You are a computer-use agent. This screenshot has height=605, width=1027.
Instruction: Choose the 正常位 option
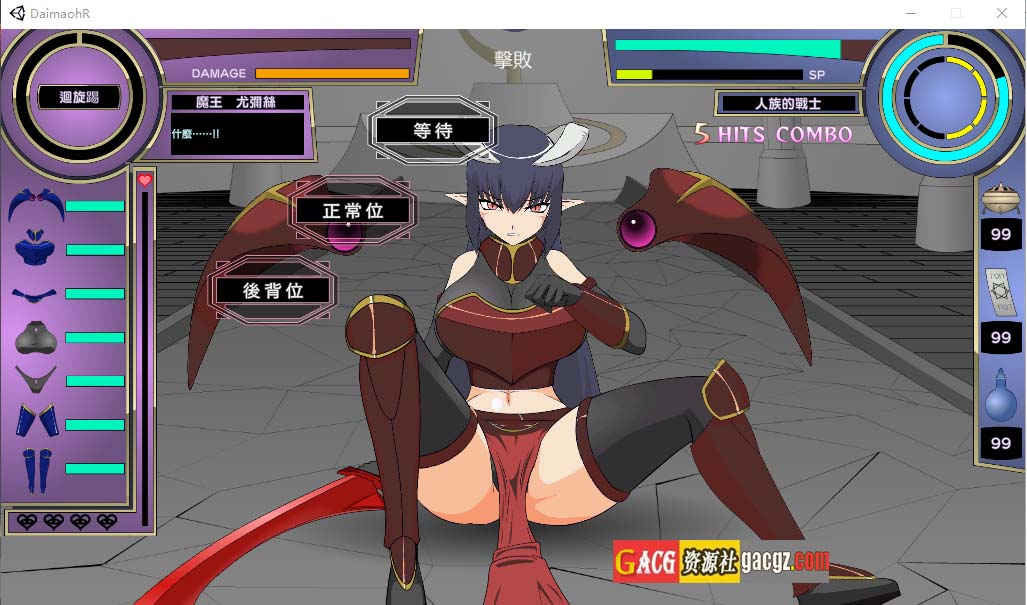[352, 211]
